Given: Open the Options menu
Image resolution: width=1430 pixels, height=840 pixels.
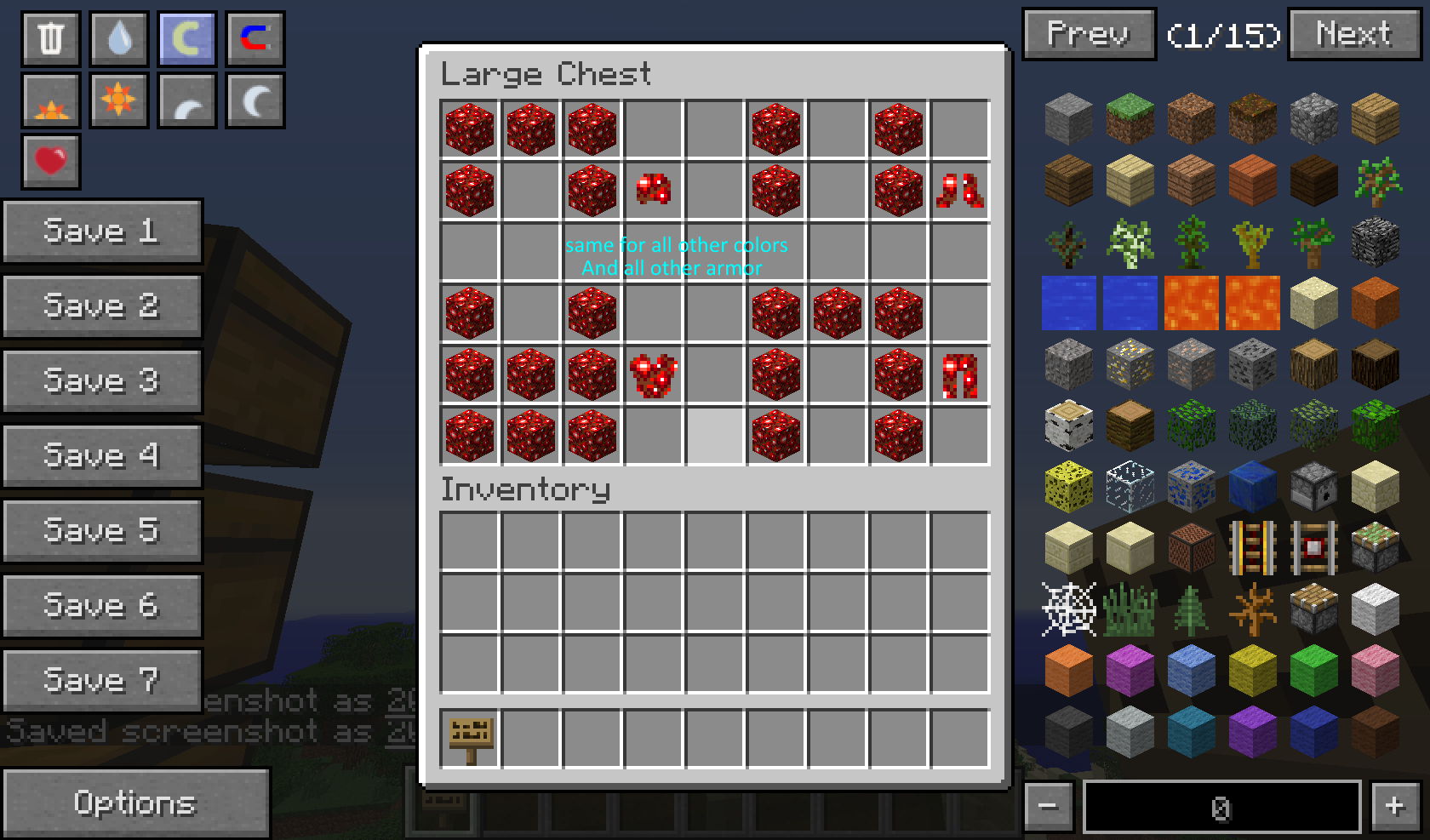Looking at the screenshot, I should 136,803.
